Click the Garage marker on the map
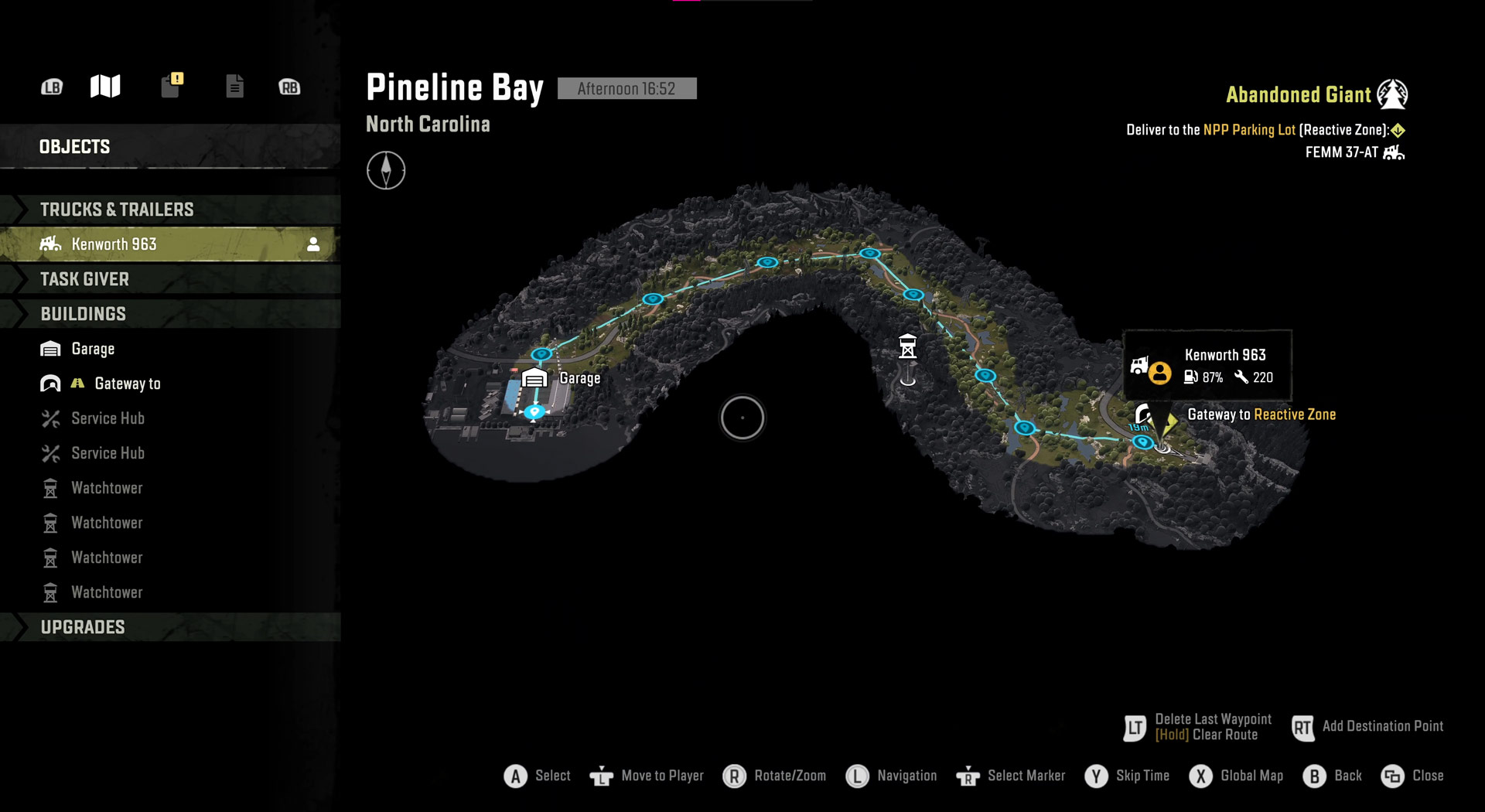Image resolution: width=1485 pixels, height=812 pixels. point(534,378)
